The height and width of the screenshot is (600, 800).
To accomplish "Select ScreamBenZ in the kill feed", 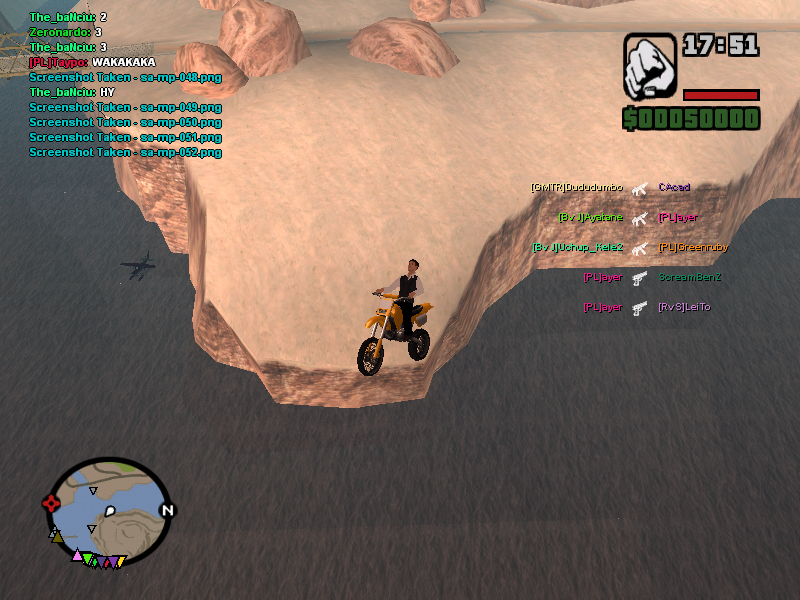I will click(690, 277).
